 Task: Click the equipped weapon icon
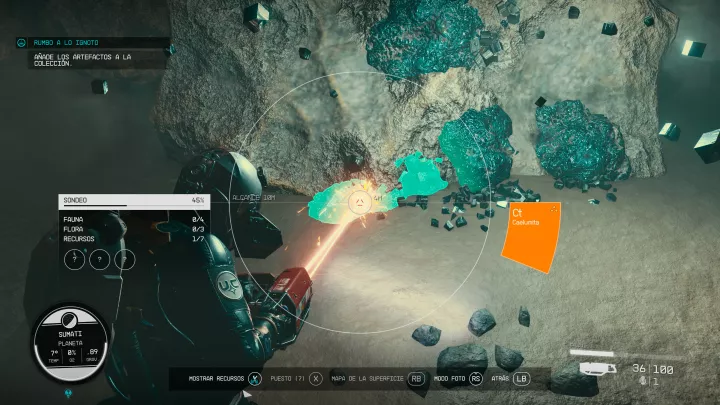596,368
